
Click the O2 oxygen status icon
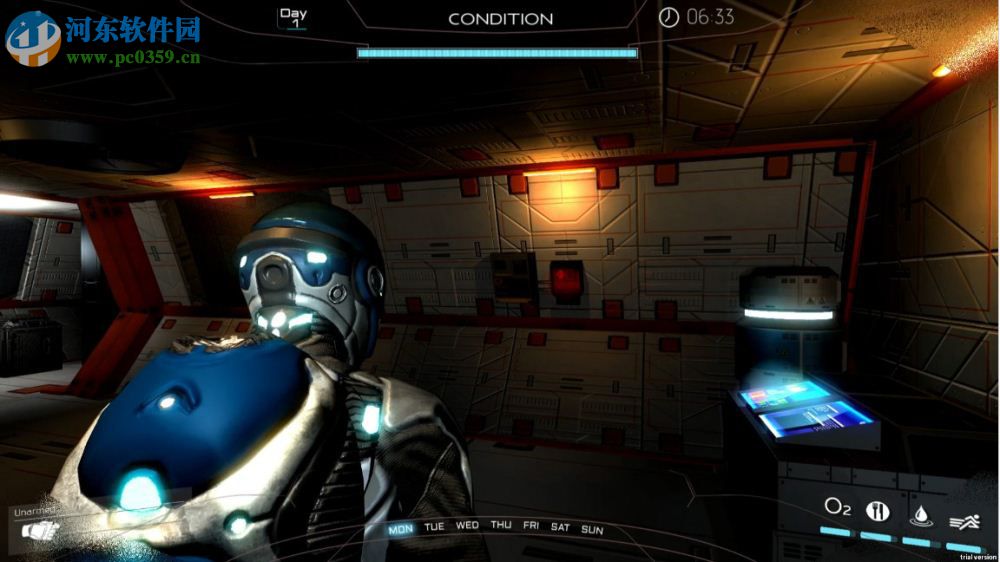point(837,507)
